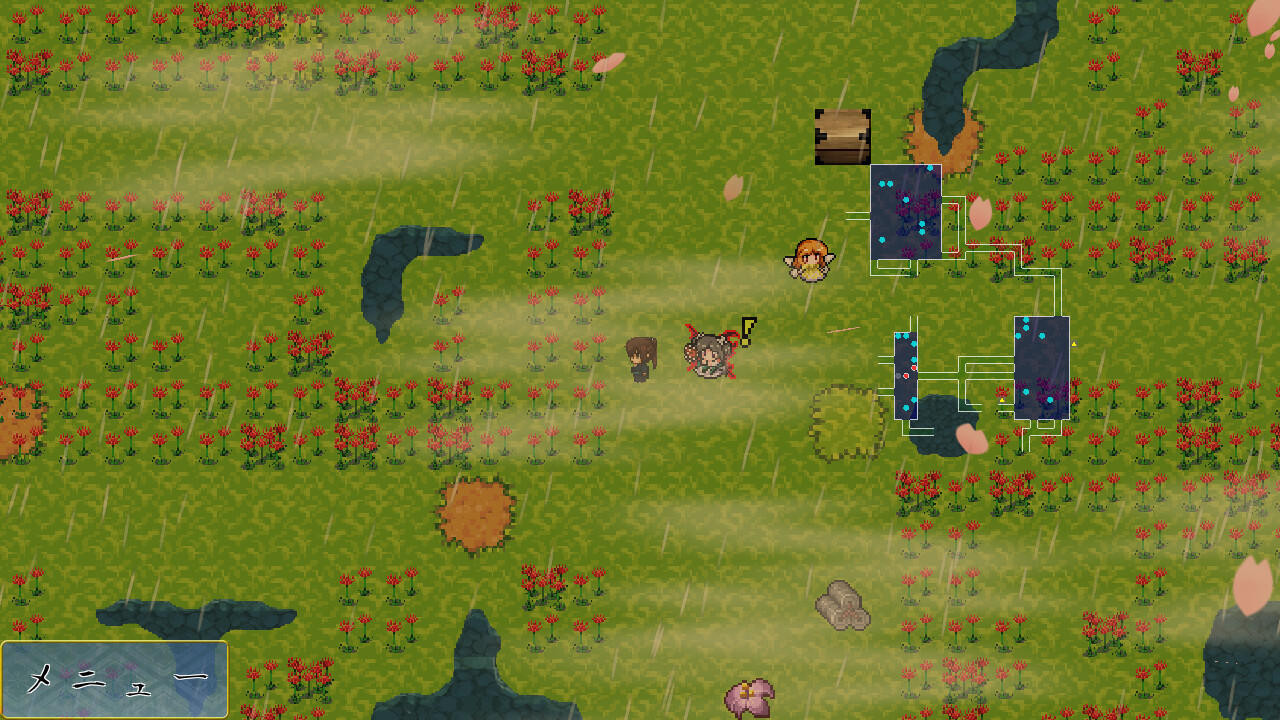Talk to the orange-haired fairy NPC
The image size is (1280, 720).
click(810, 258)
